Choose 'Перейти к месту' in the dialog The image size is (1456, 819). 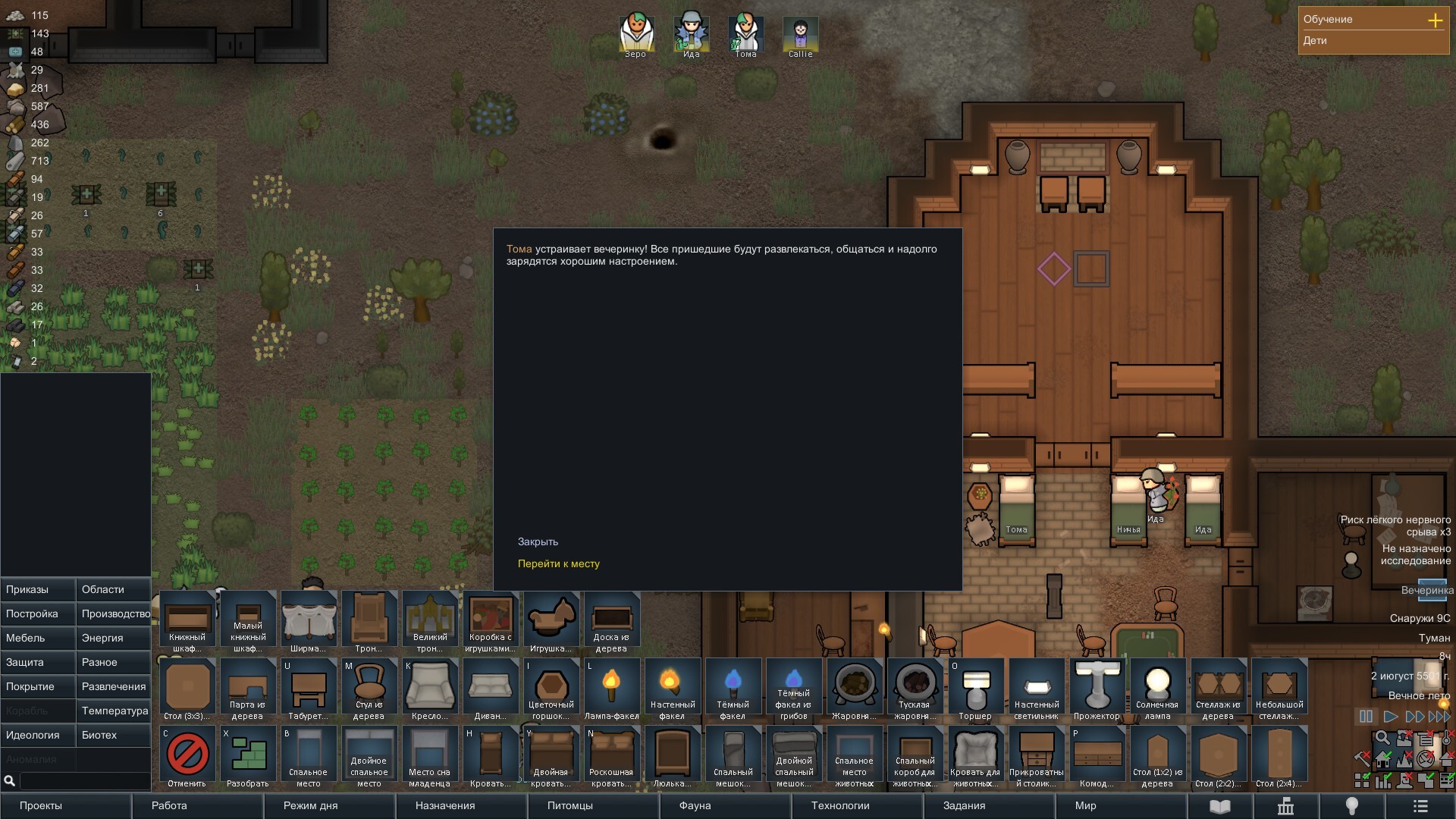[x=558, y=563]
